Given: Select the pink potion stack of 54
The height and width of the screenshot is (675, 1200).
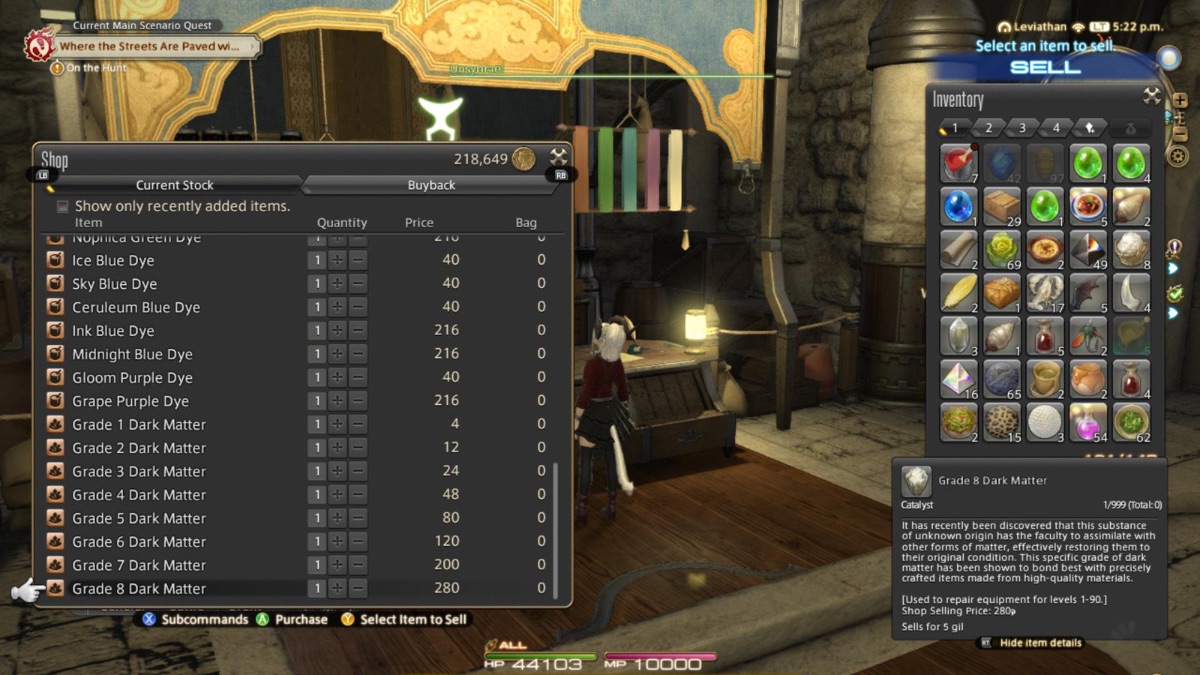Looking at the screenshot, I should click(x=1087, y=421).
